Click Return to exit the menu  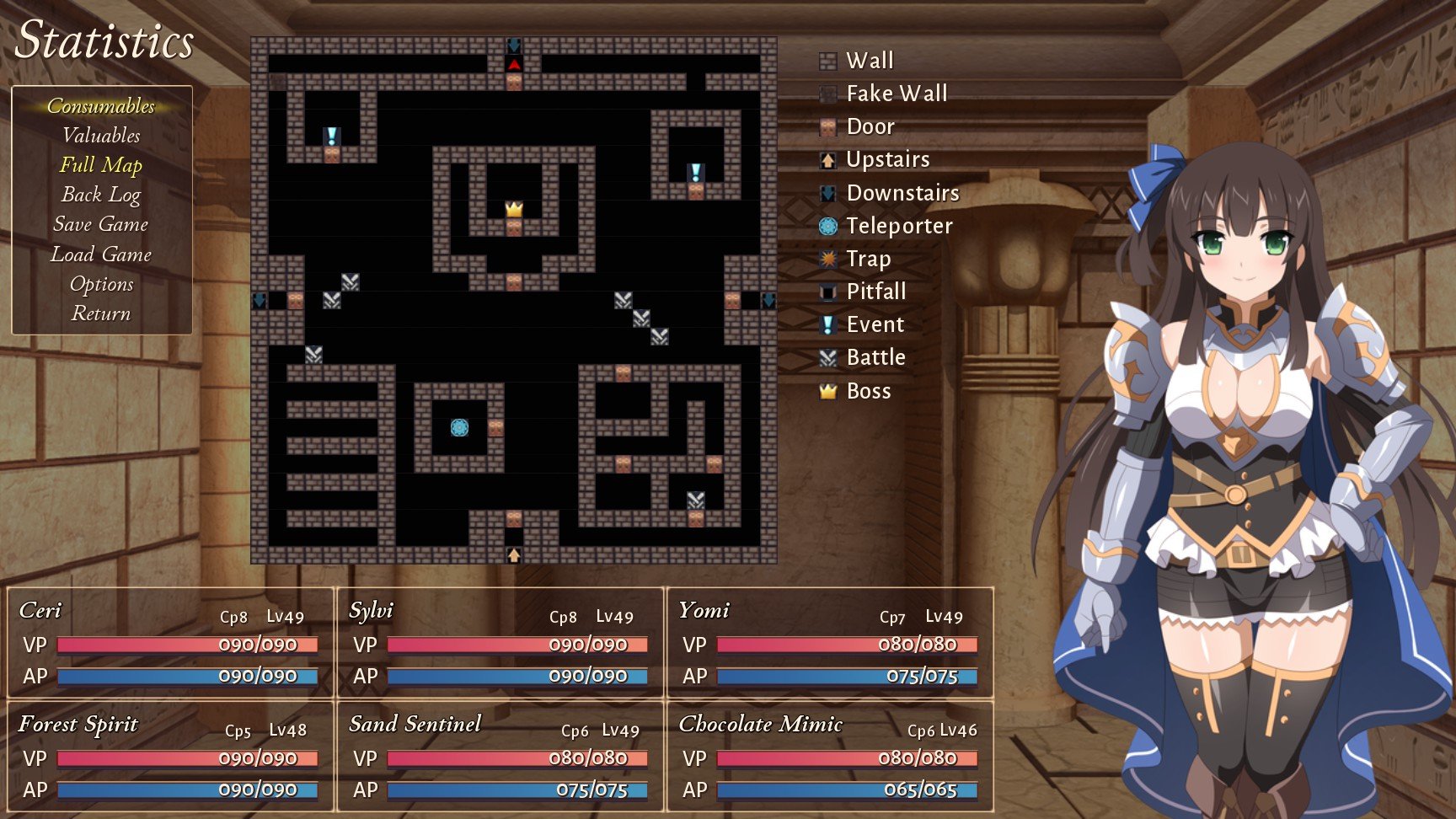pyautogui.click(x=101, y=313)
